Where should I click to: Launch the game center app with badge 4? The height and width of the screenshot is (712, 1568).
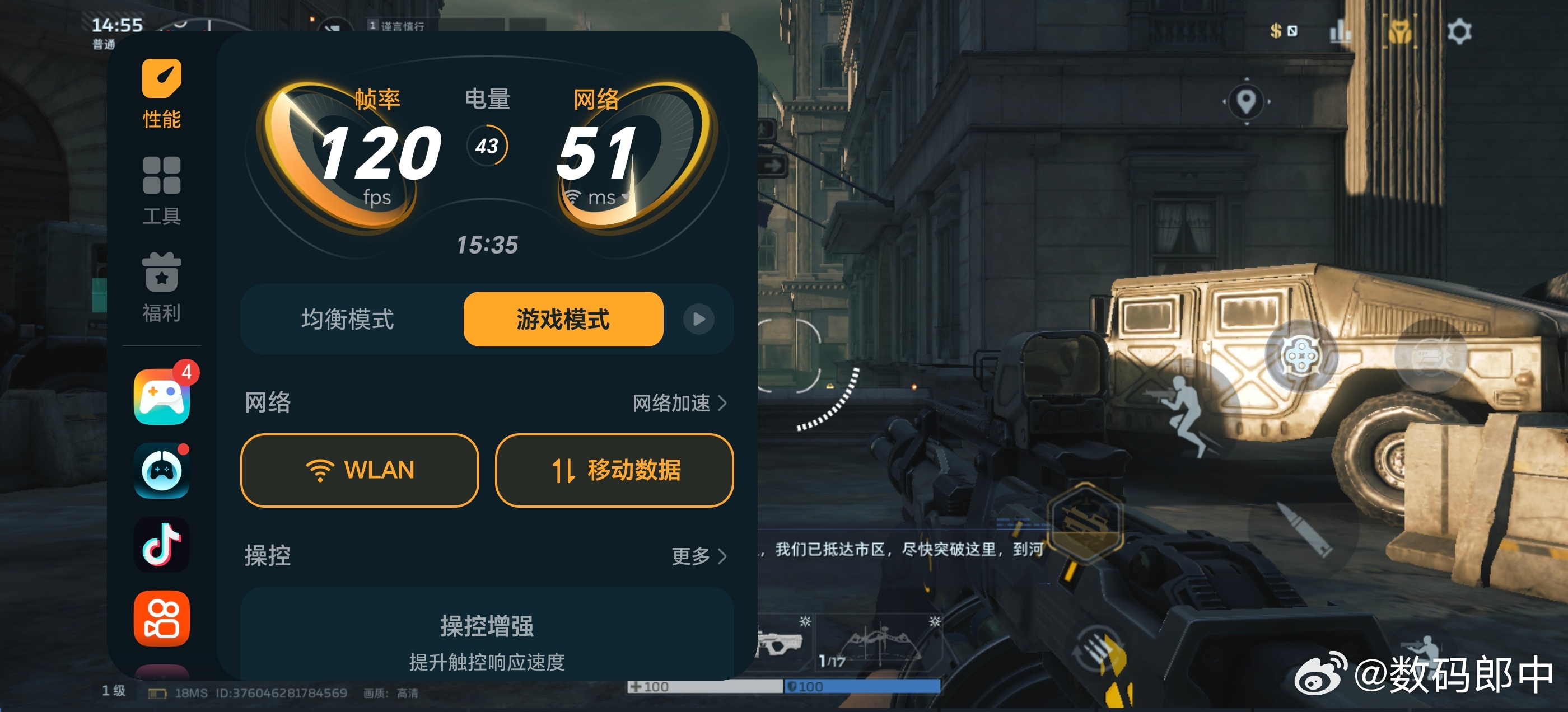pyautogui.click(x=161, y=399)
